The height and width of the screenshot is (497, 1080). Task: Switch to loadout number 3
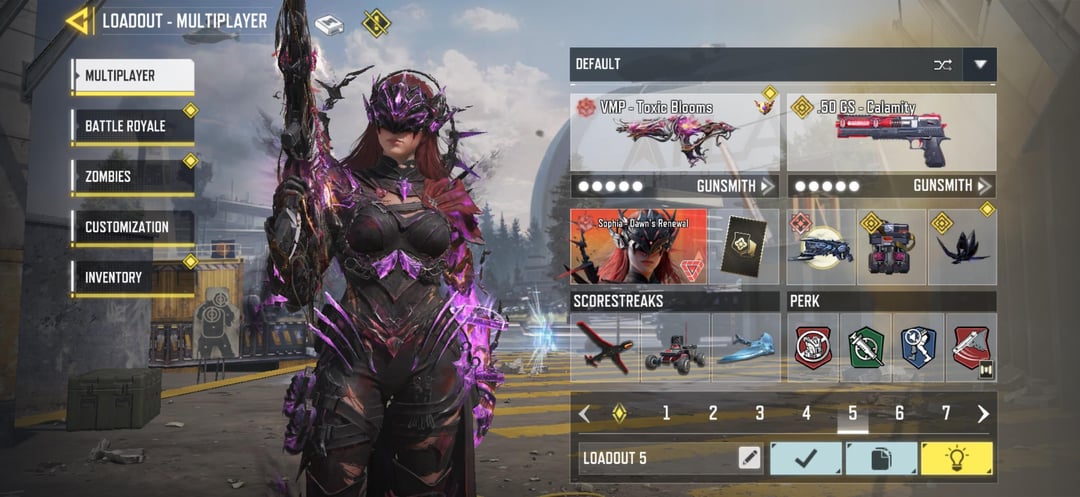pos(760,414)
